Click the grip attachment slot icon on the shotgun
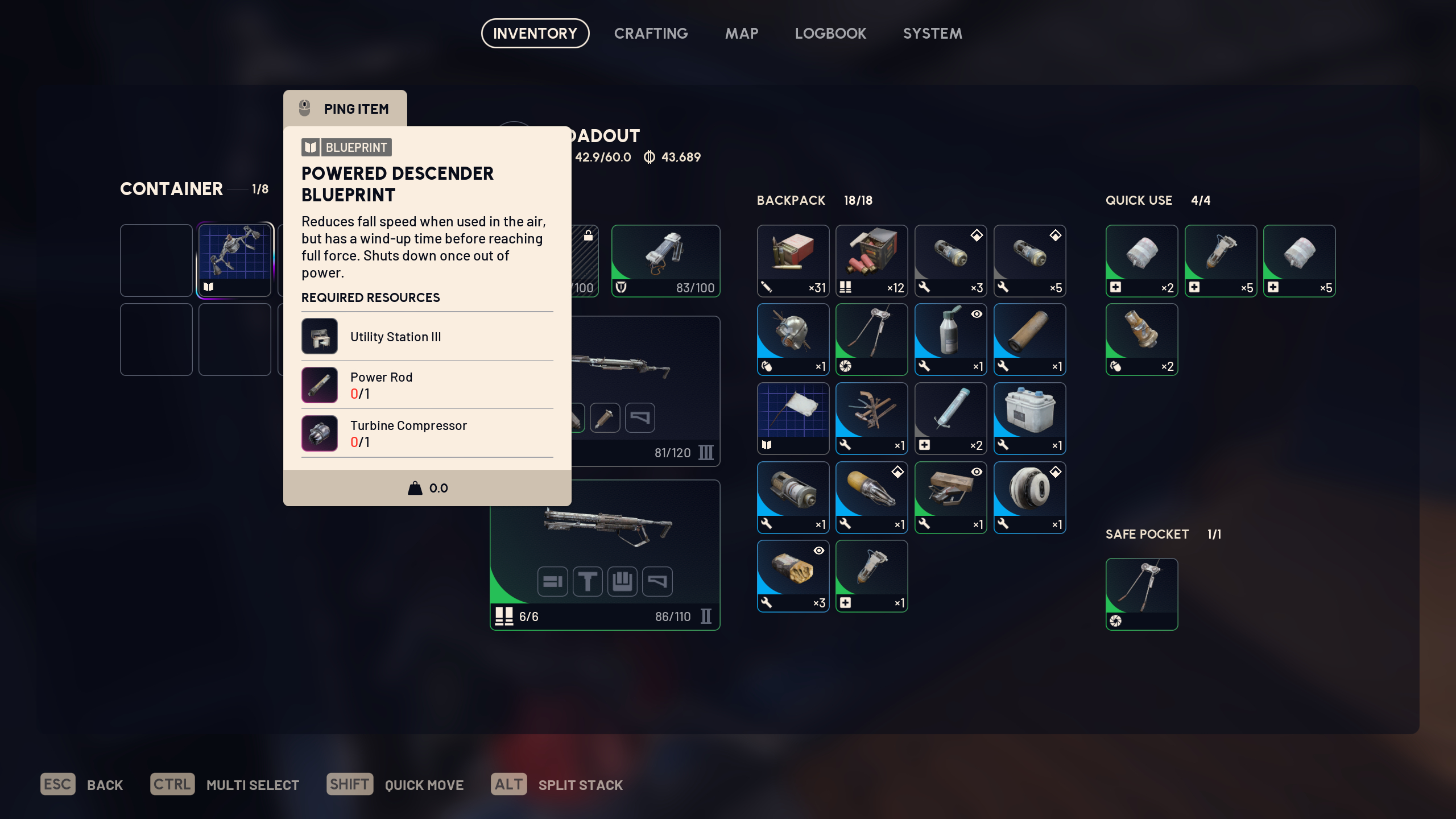Viewport: 1456px width, 819px height. (622, 581)
